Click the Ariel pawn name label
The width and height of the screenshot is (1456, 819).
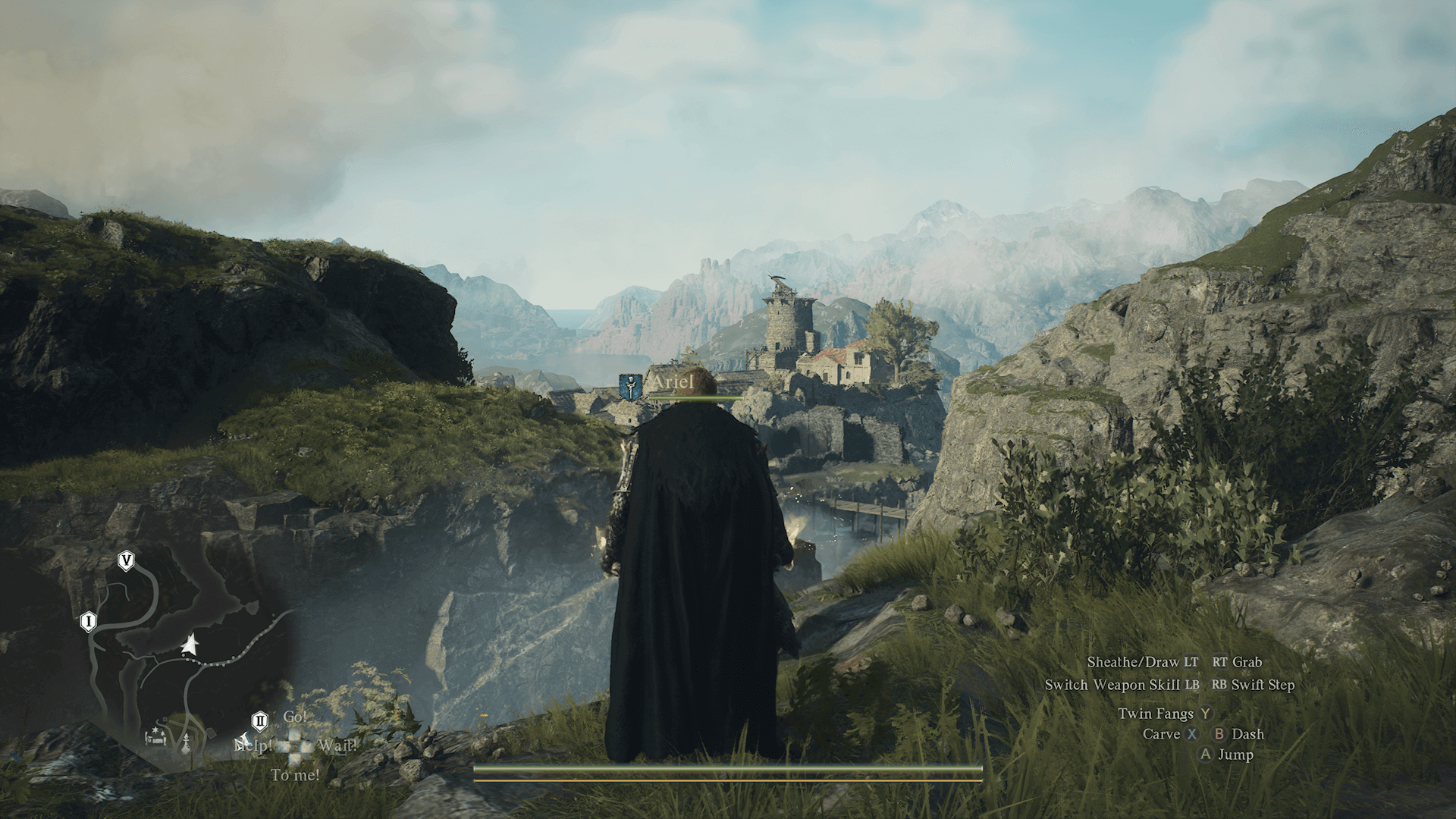tap(673, 383)
